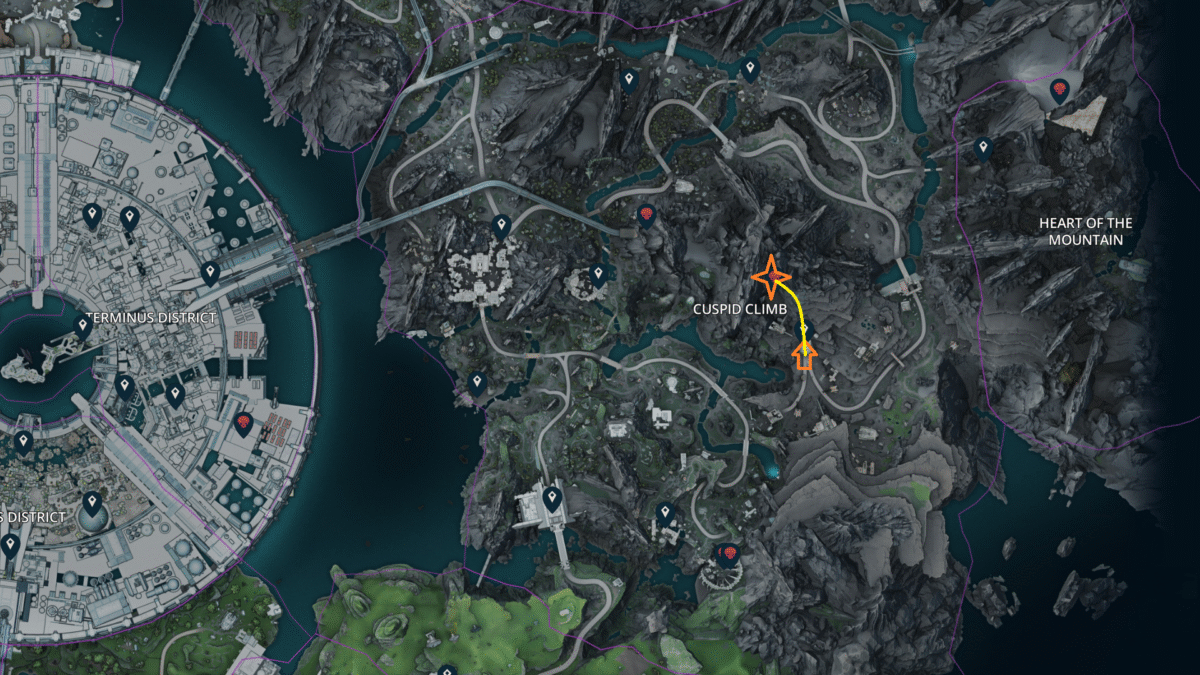Select the pin on the pier building
This screenshot has width=1200, height=675.
(x=550, y=497)
